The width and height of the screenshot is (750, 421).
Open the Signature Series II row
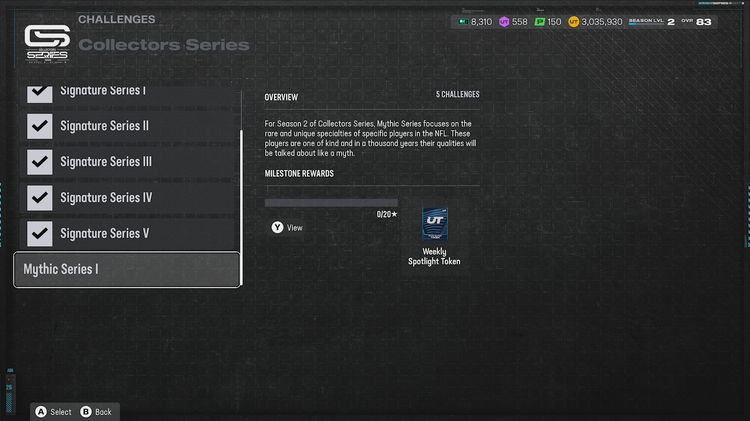coord(127,126)
